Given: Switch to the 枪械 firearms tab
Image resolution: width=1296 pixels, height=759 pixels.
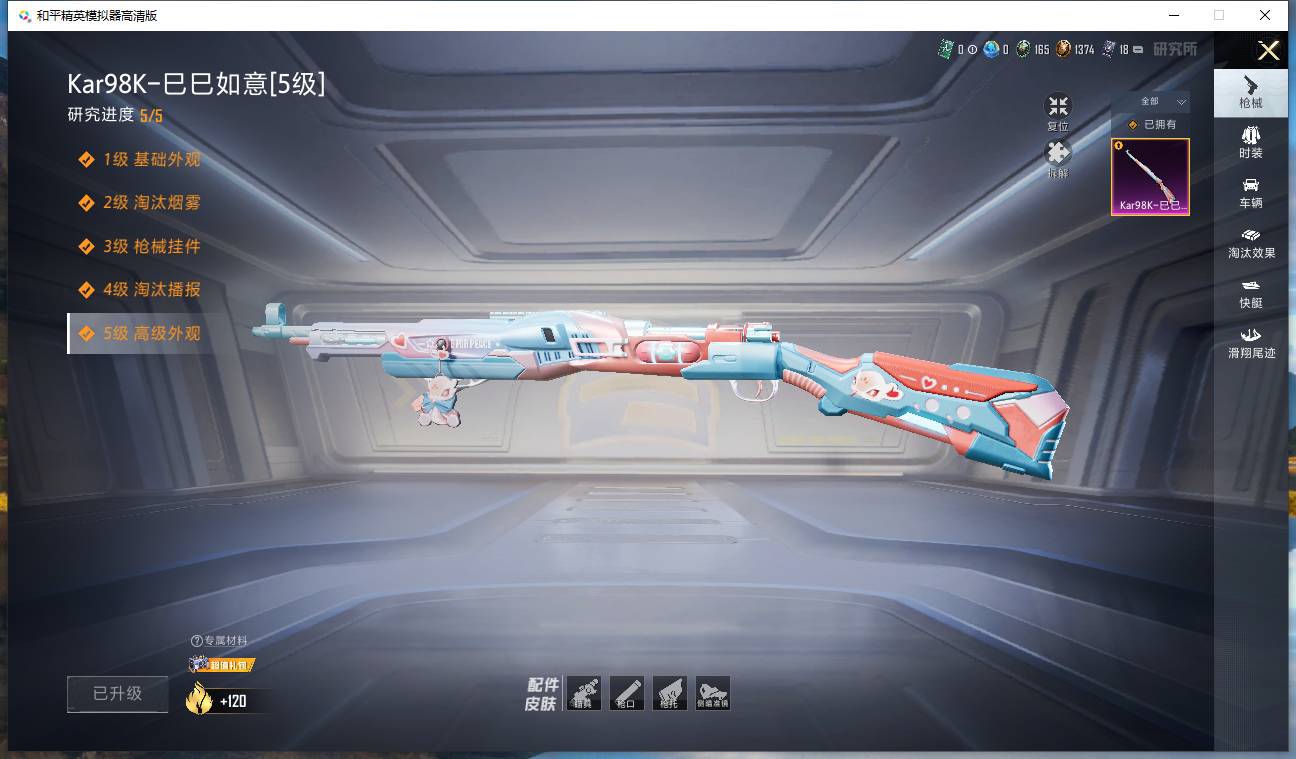Looking at the screenshot, I should click(x=1250, y=92).
